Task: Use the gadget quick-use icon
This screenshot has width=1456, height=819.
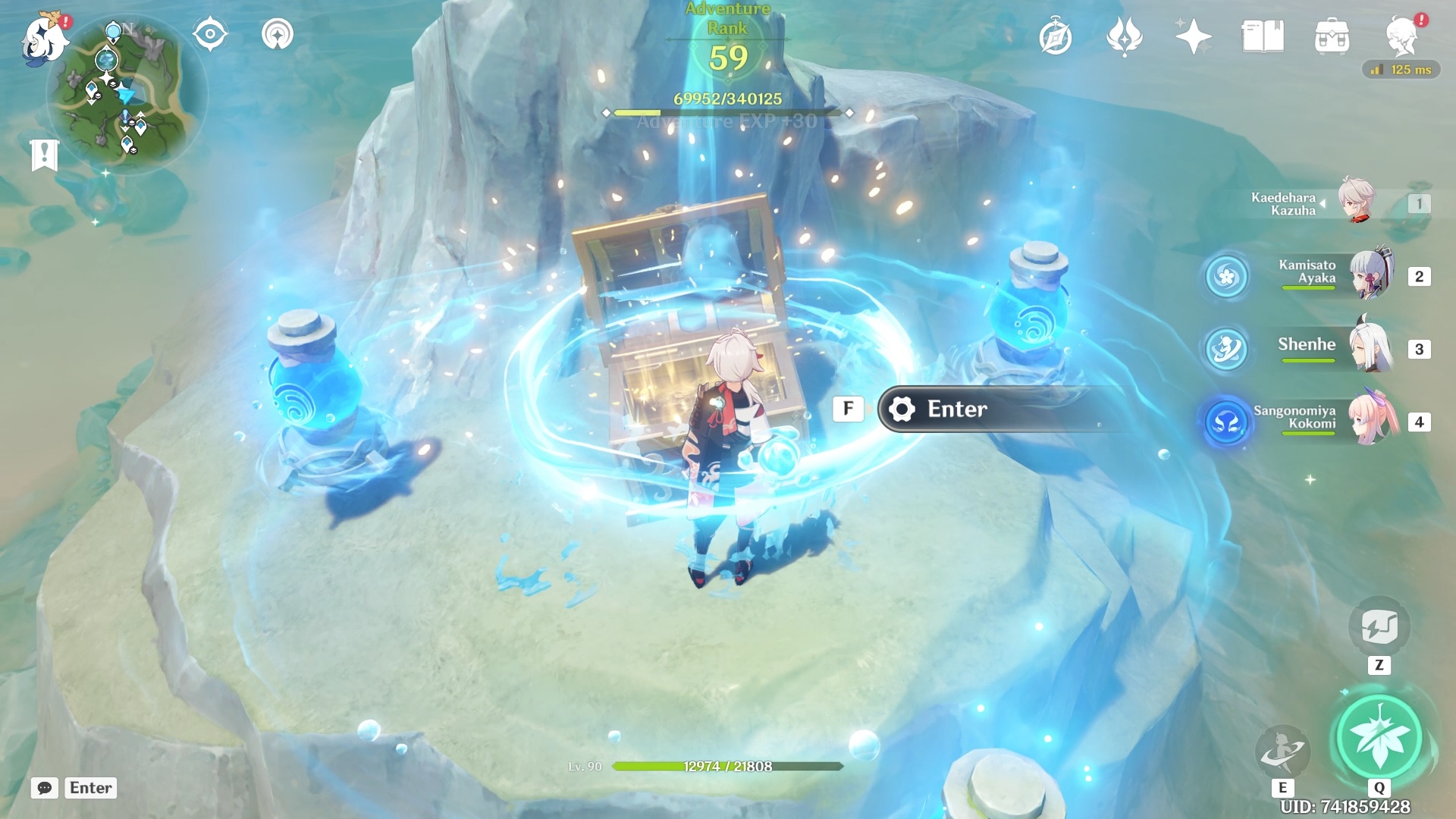Action: tap(1379, 627)
